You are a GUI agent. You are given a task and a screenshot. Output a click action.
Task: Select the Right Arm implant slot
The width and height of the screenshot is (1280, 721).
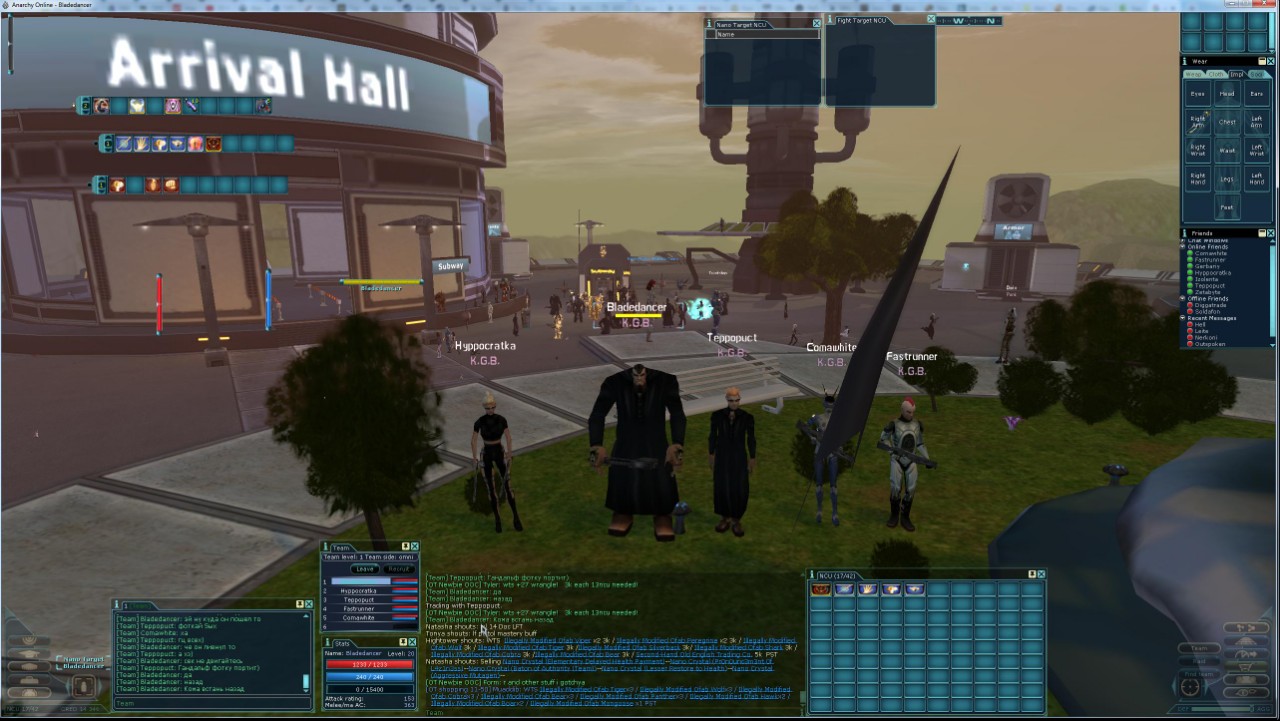click(1198, 122)
